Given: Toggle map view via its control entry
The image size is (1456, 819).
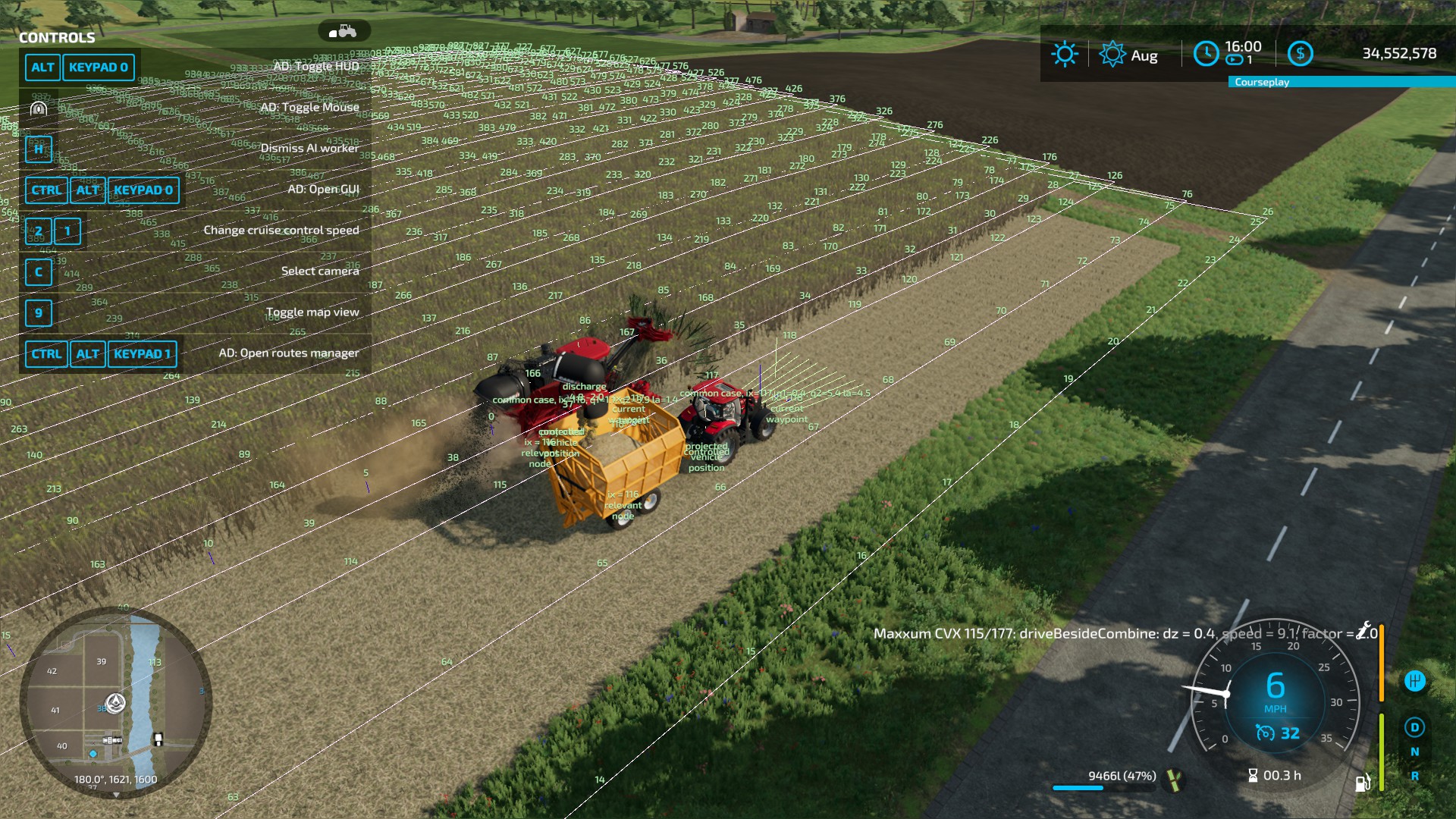Looking at the screenshot, I should pyautogui.click(x=313, y=312).
